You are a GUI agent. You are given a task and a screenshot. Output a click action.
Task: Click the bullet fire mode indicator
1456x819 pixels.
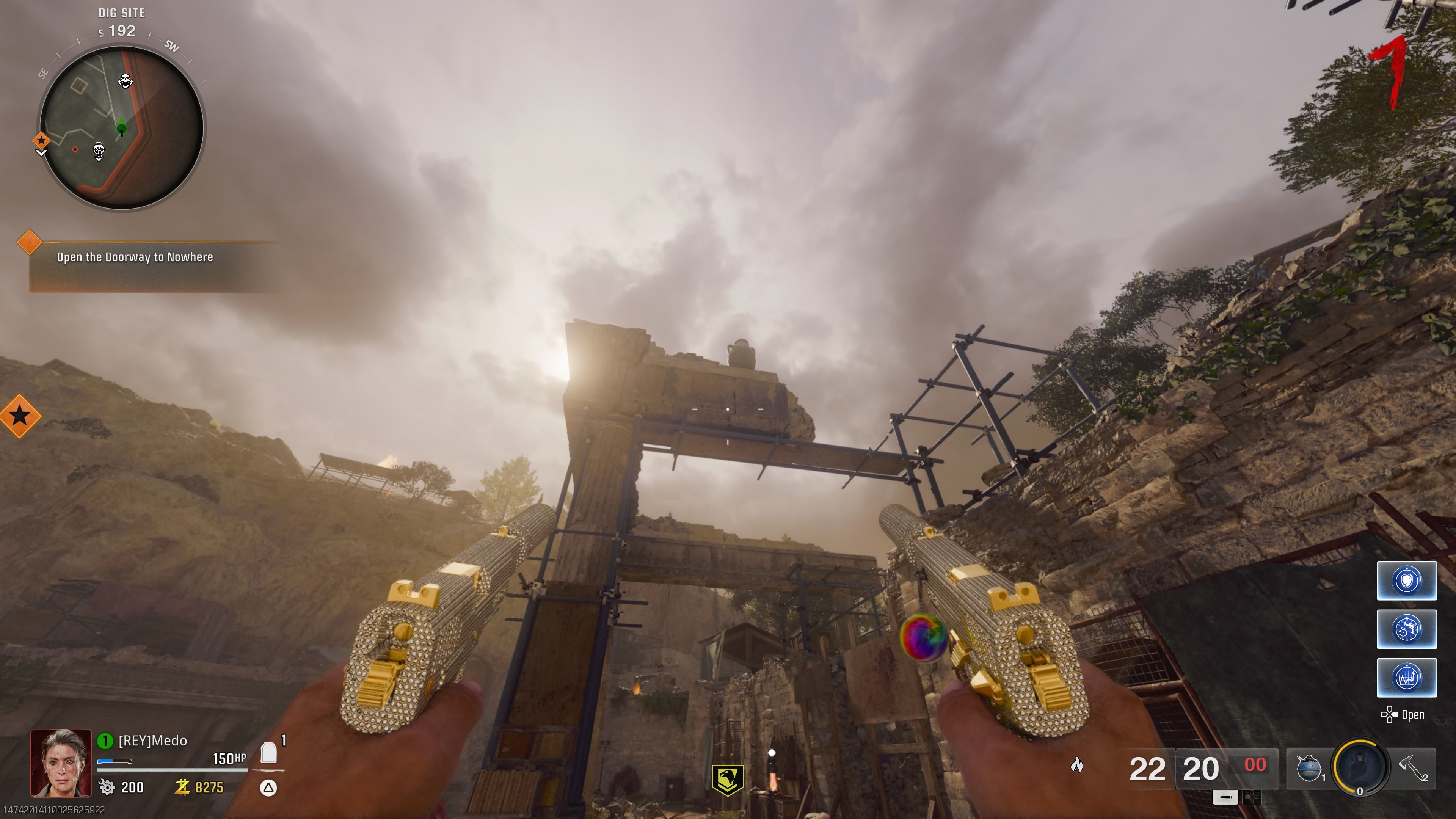pos(1225,797)
